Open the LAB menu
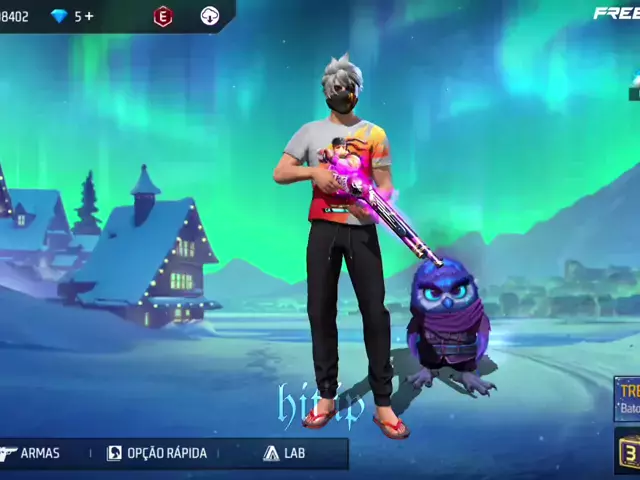This screenshot has height=480, width=640. tap(284, 453)
